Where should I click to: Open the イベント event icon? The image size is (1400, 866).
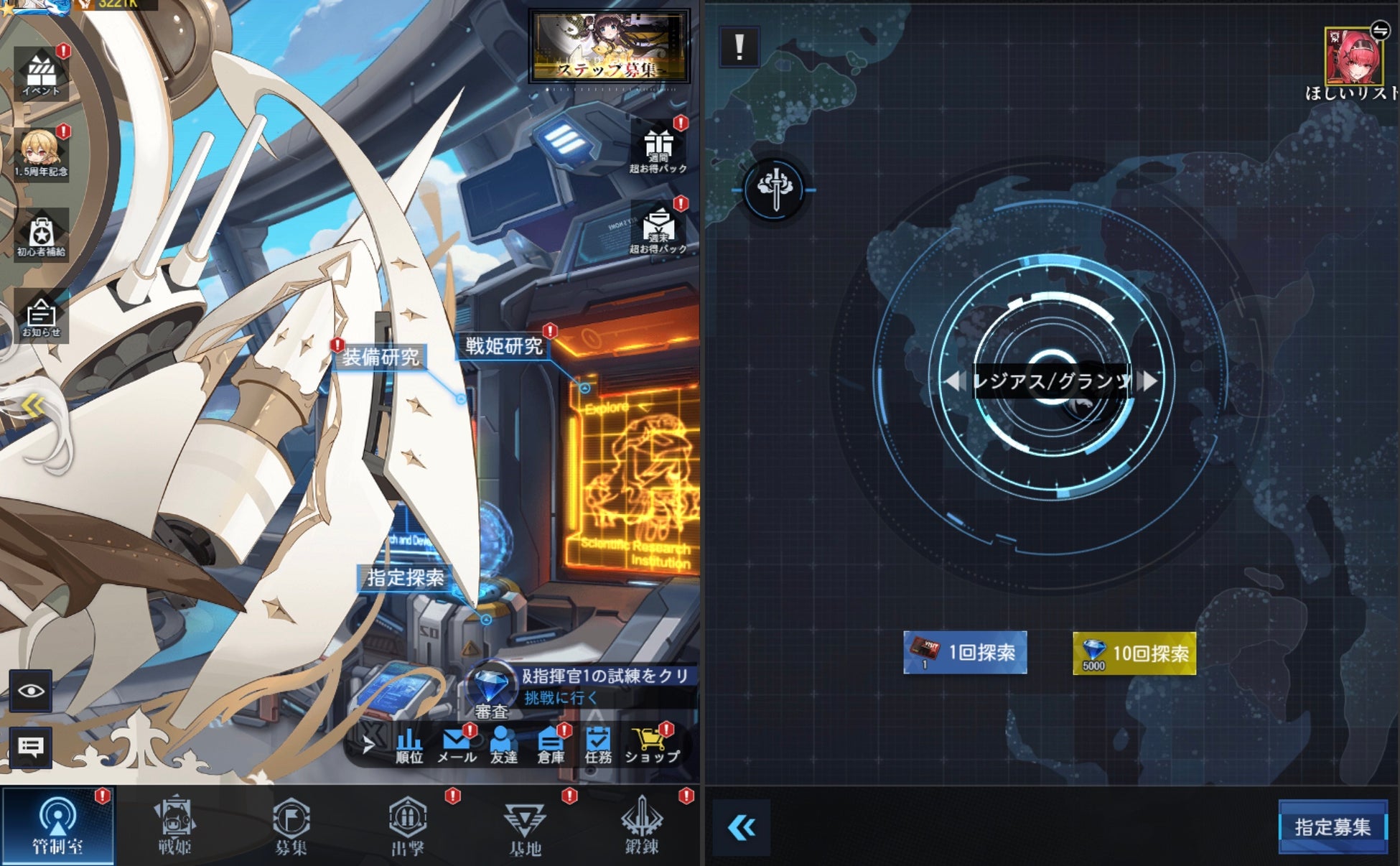pos(41,73)
